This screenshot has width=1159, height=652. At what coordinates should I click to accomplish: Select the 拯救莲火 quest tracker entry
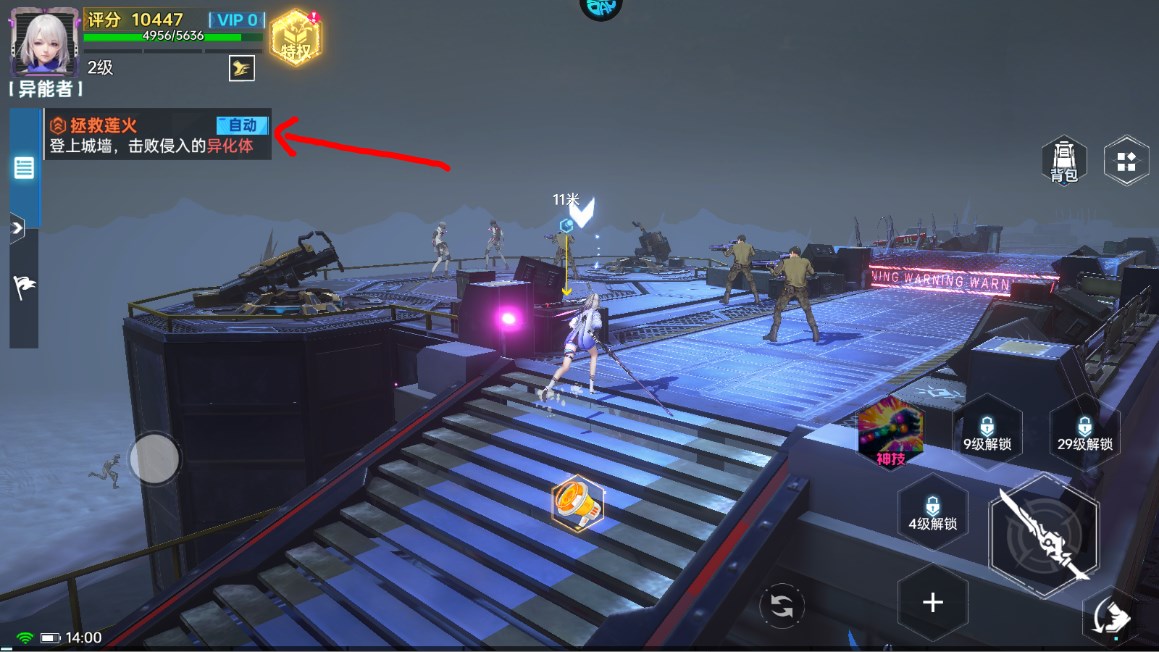coord(130,135)
